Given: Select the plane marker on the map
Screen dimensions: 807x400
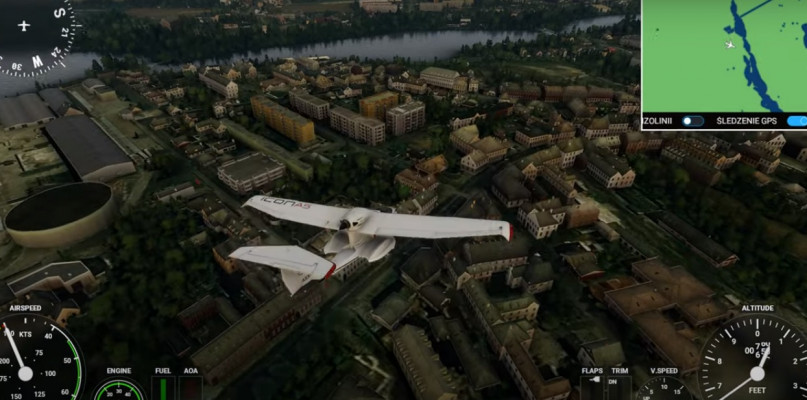Looking at the screenshot, I should [730, 45].
